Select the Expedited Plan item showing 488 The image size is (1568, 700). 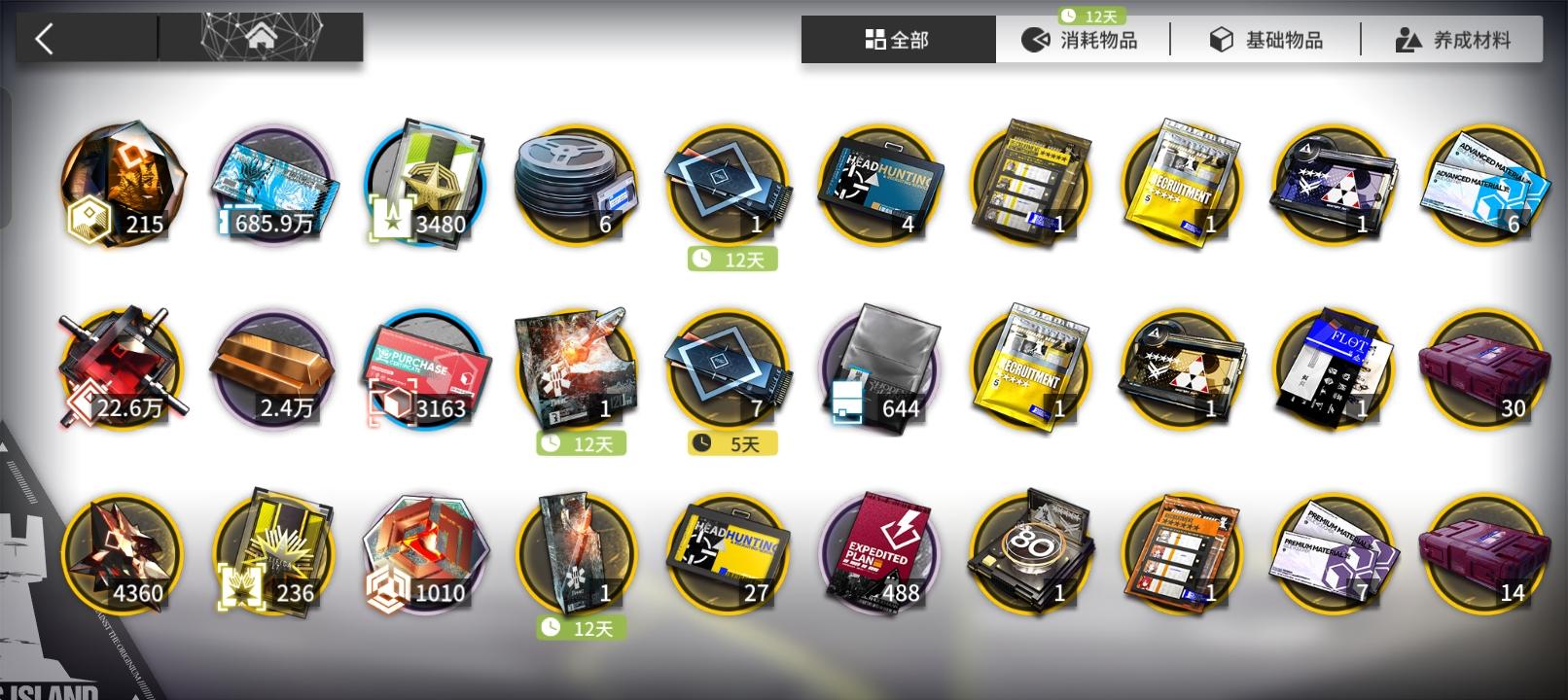[878, 554]
